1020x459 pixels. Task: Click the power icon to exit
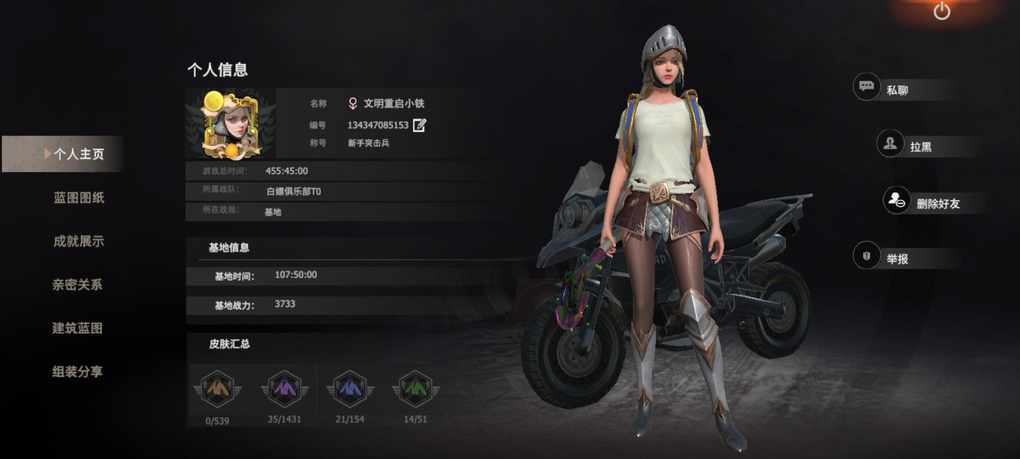(941, 12)
